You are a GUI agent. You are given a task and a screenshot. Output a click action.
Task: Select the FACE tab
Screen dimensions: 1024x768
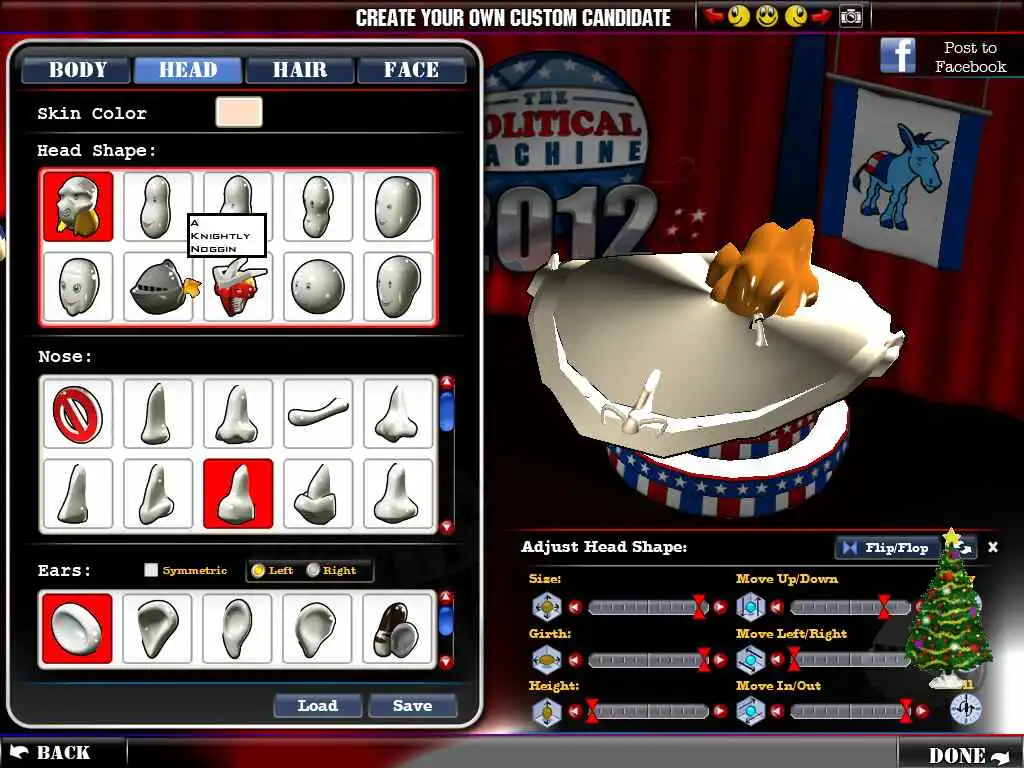tap(411, 70)
